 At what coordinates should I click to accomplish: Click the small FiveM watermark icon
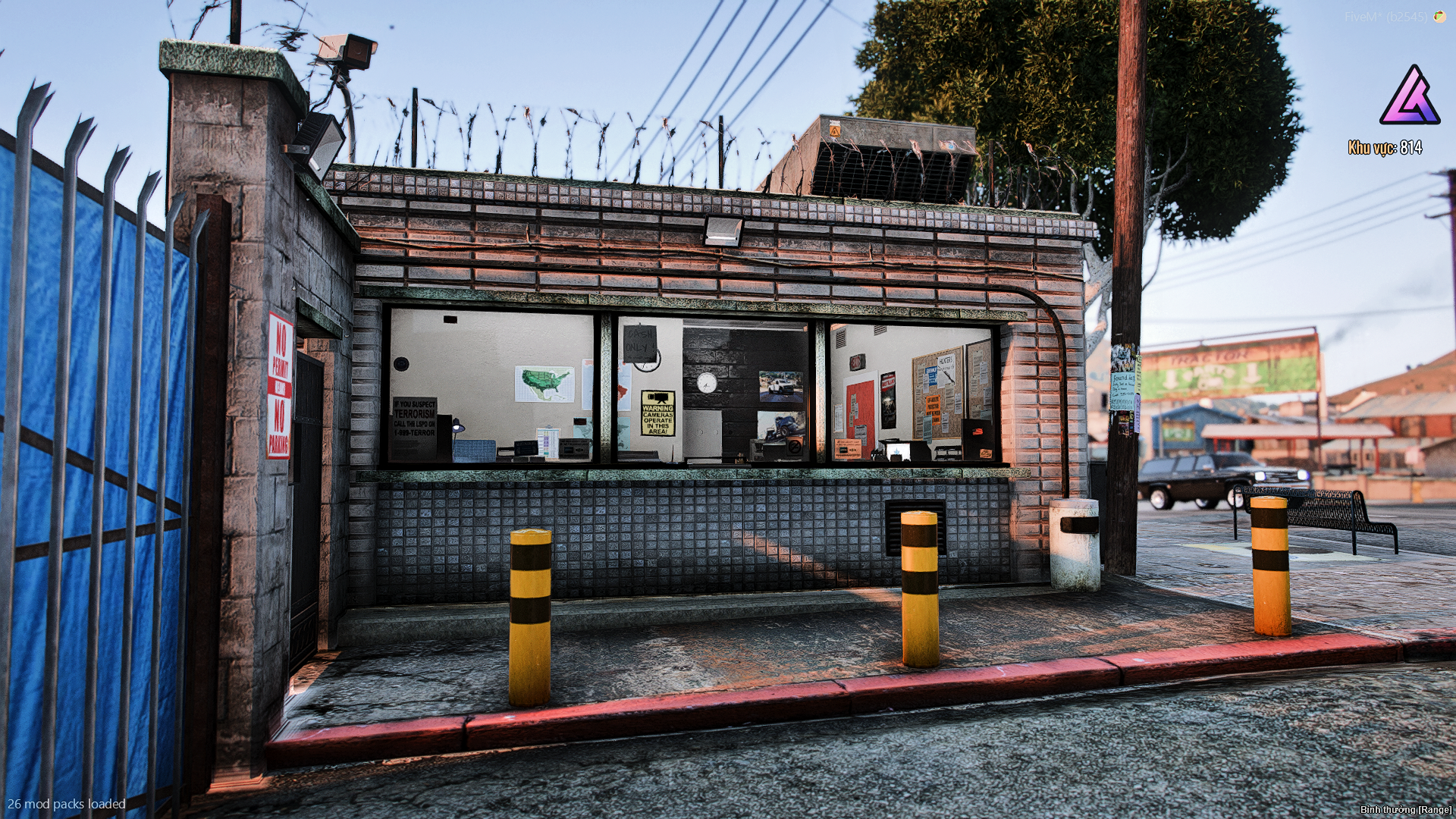1439,17
